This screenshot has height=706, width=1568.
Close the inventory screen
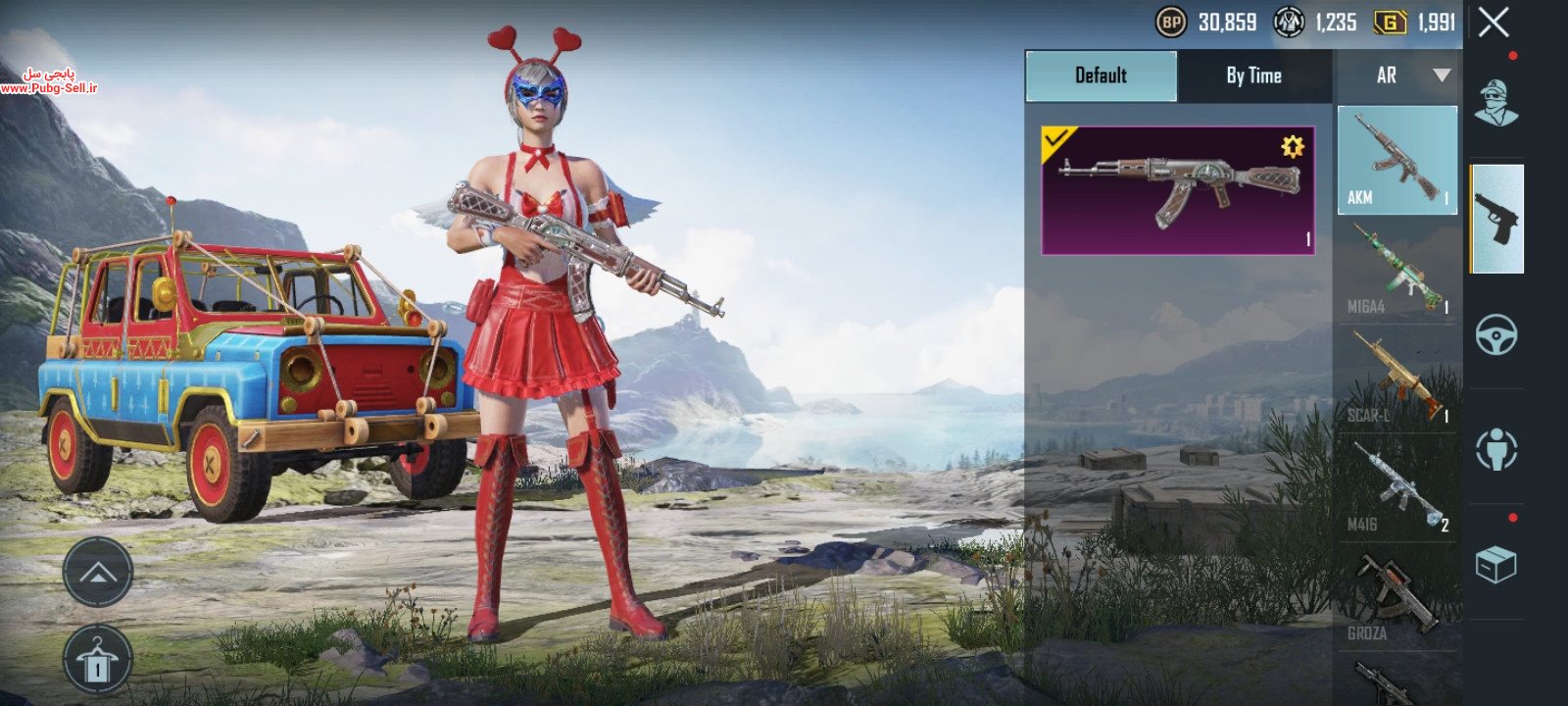pyautogui.click(x=1494, y=22)
